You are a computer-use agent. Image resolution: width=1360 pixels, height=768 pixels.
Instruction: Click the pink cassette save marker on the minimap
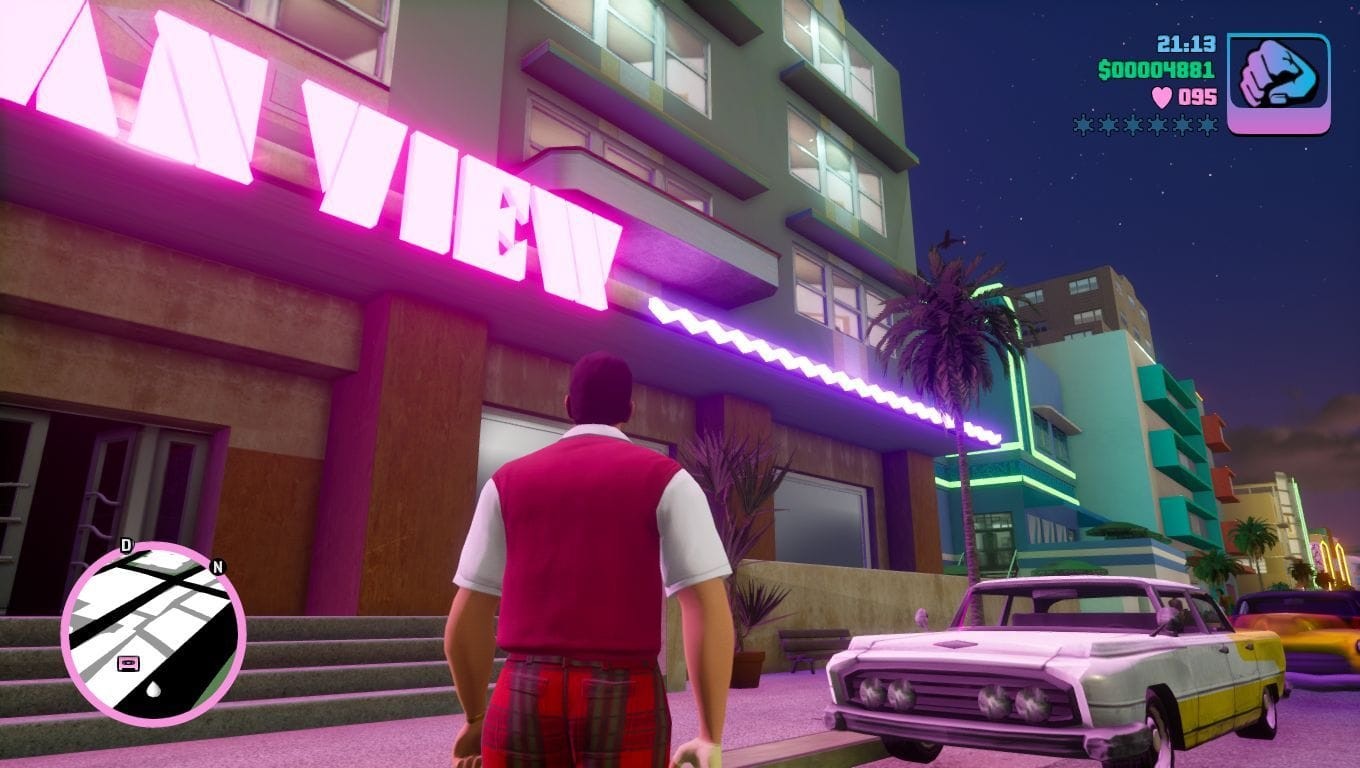click(129, 663)
